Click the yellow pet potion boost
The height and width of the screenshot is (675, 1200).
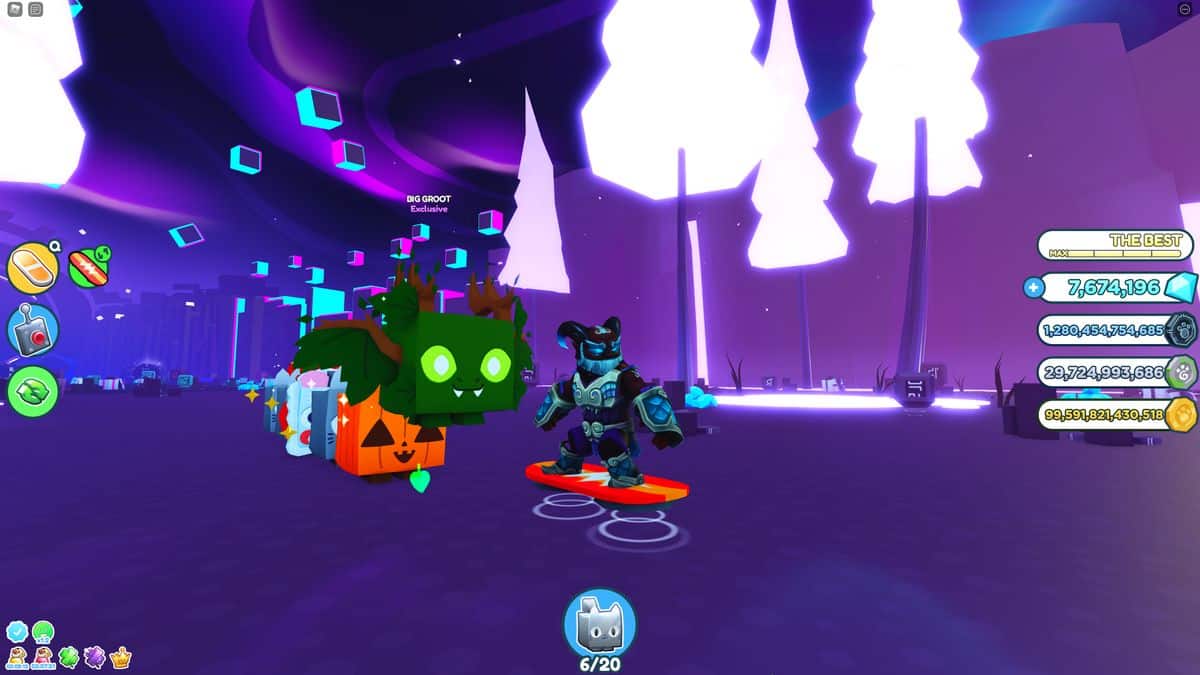tap(17, 657)
